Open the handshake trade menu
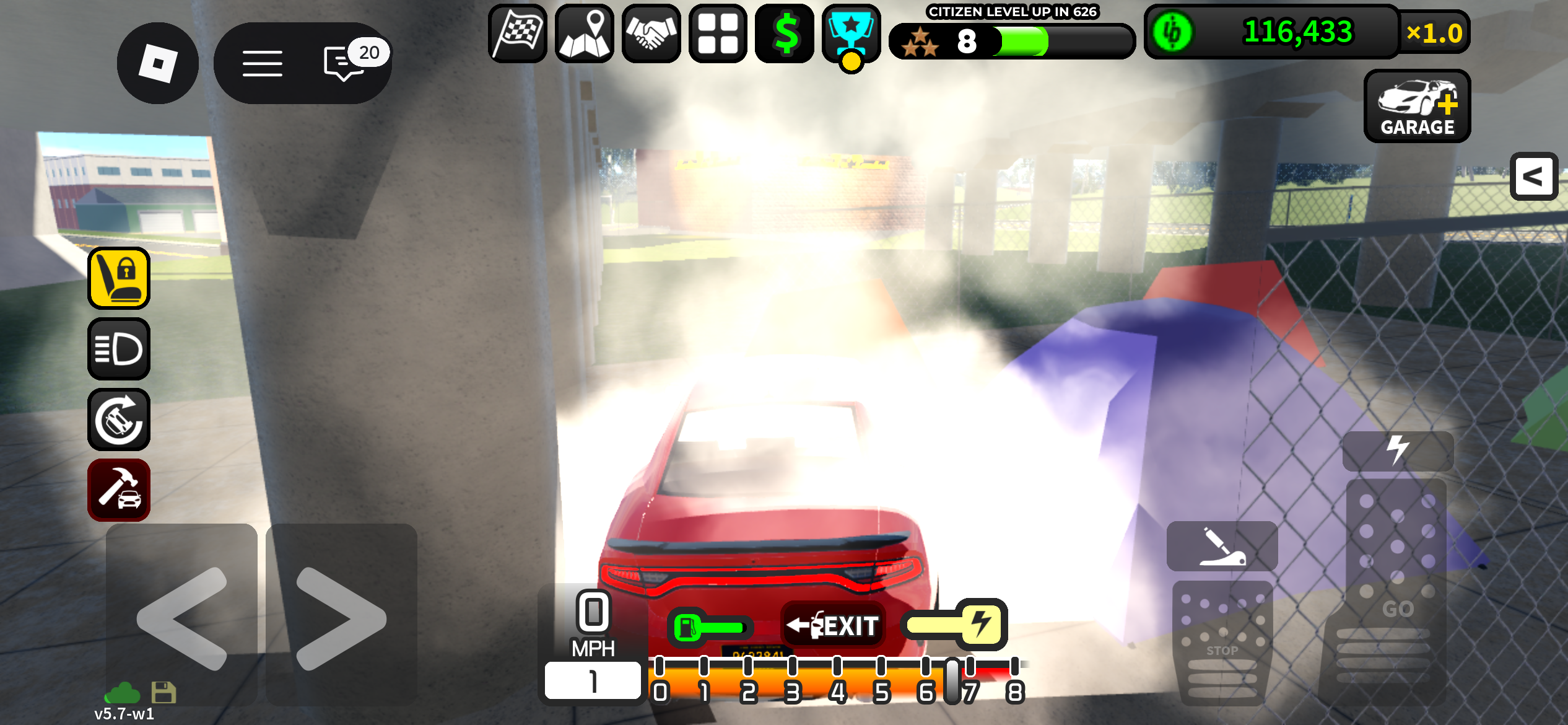The image size is (1568, 725). pos(651,33)
